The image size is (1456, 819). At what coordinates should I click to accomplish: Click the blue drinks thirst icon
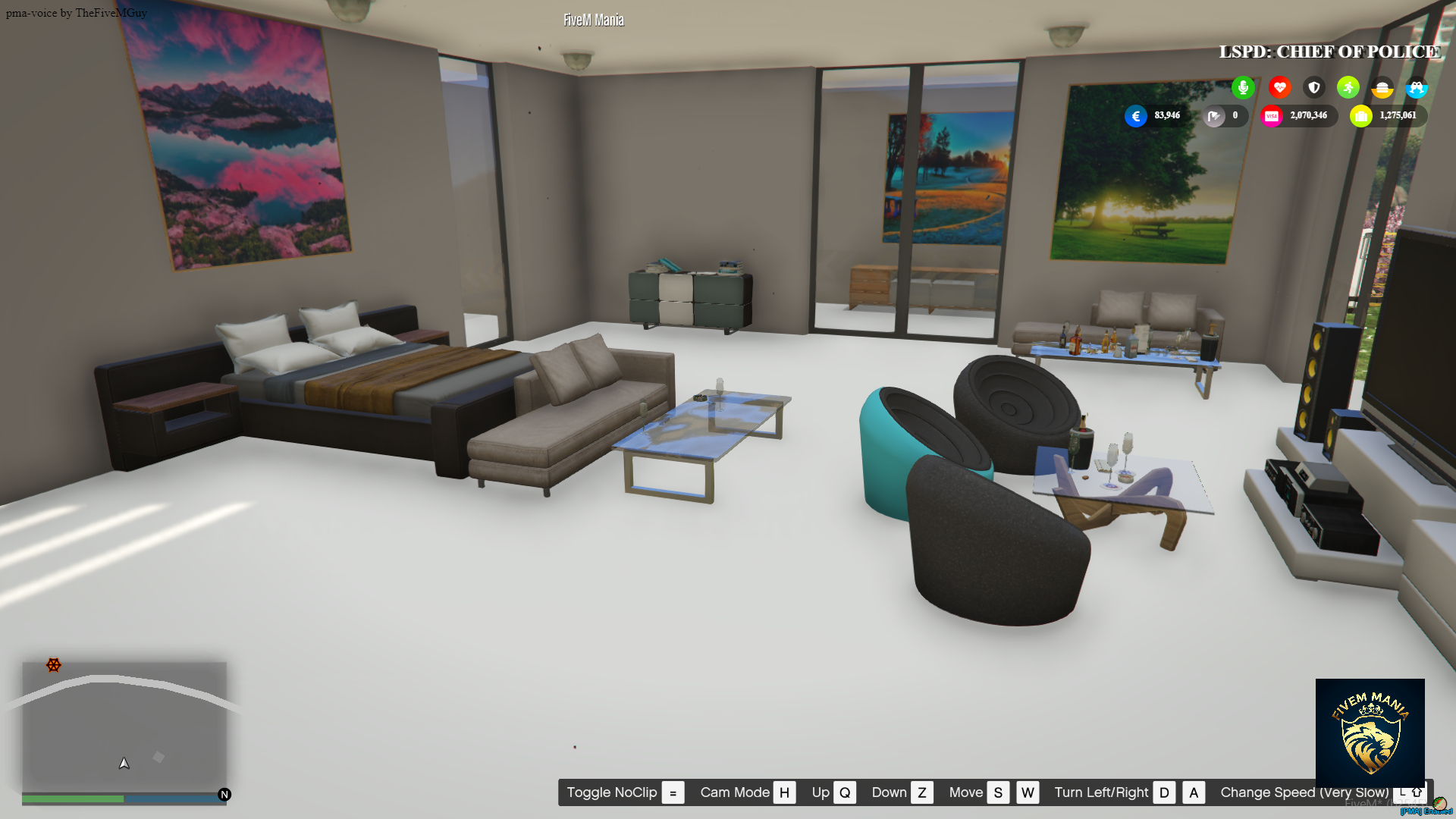pyautogui.click(x=1417, y=87)
